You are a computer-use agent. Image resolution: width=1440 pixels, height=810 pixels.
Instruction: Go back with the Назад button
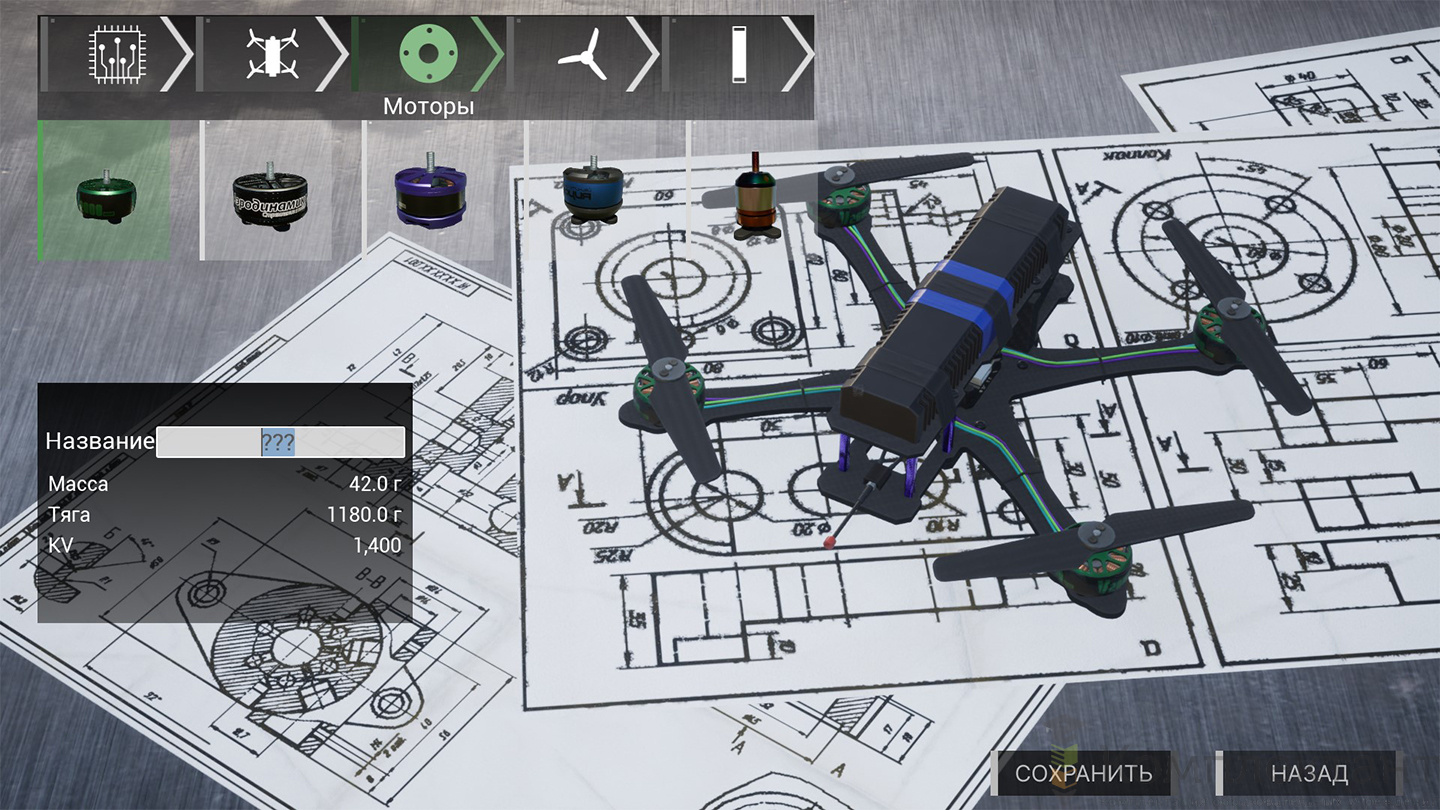click(1308, 773)
